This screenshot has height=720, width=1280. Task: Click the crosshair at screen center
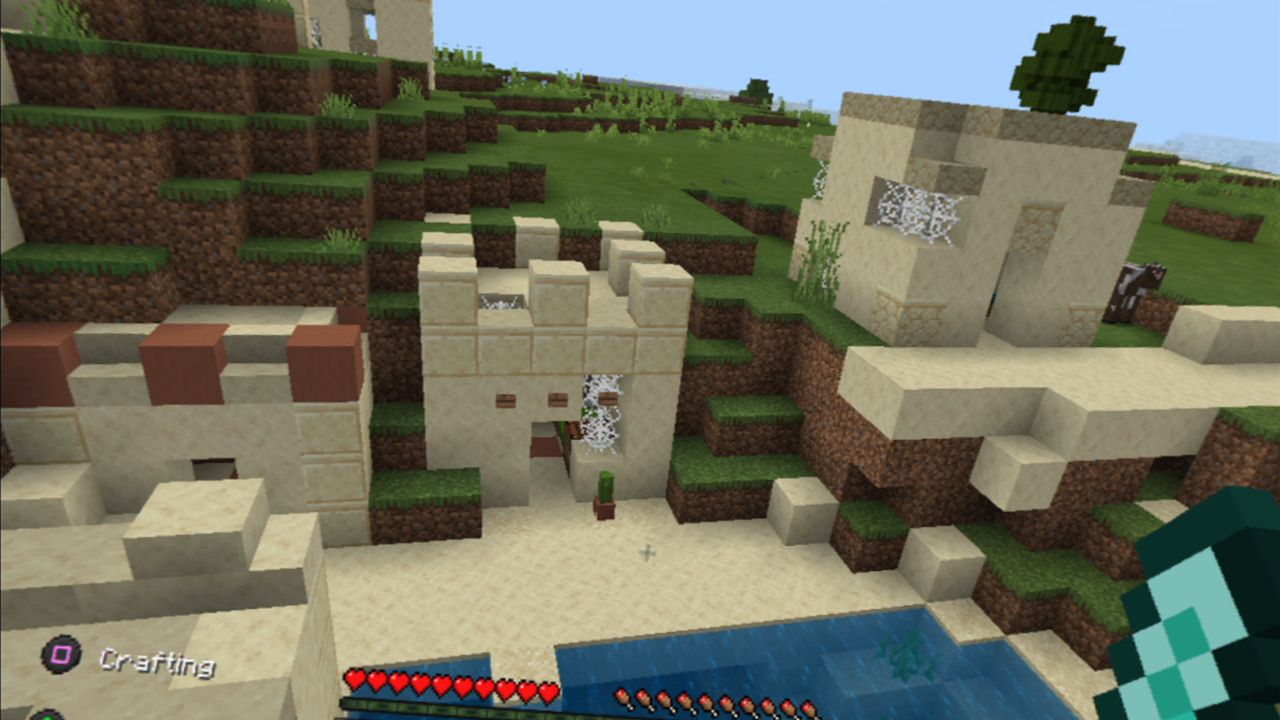pyautogui.click(x=645, y=550)
